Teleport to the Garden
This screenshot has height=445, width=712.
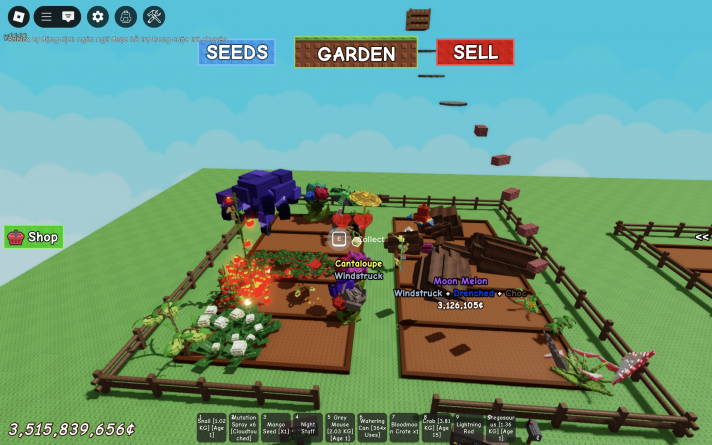[356, 53]
